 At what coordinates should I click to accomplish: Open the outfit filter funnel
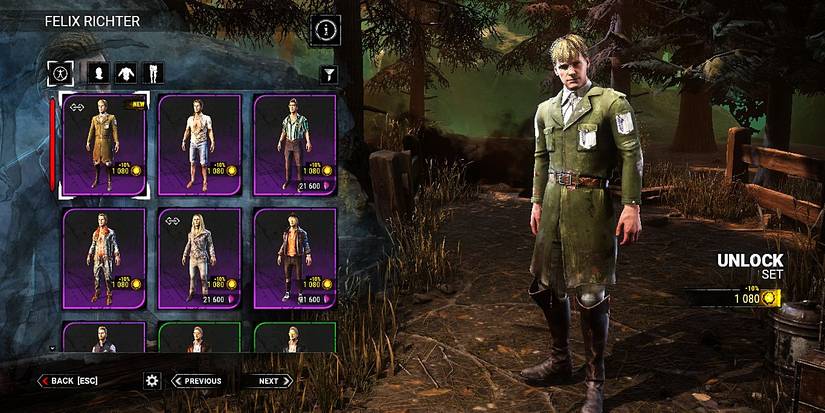tap(328, 74)
